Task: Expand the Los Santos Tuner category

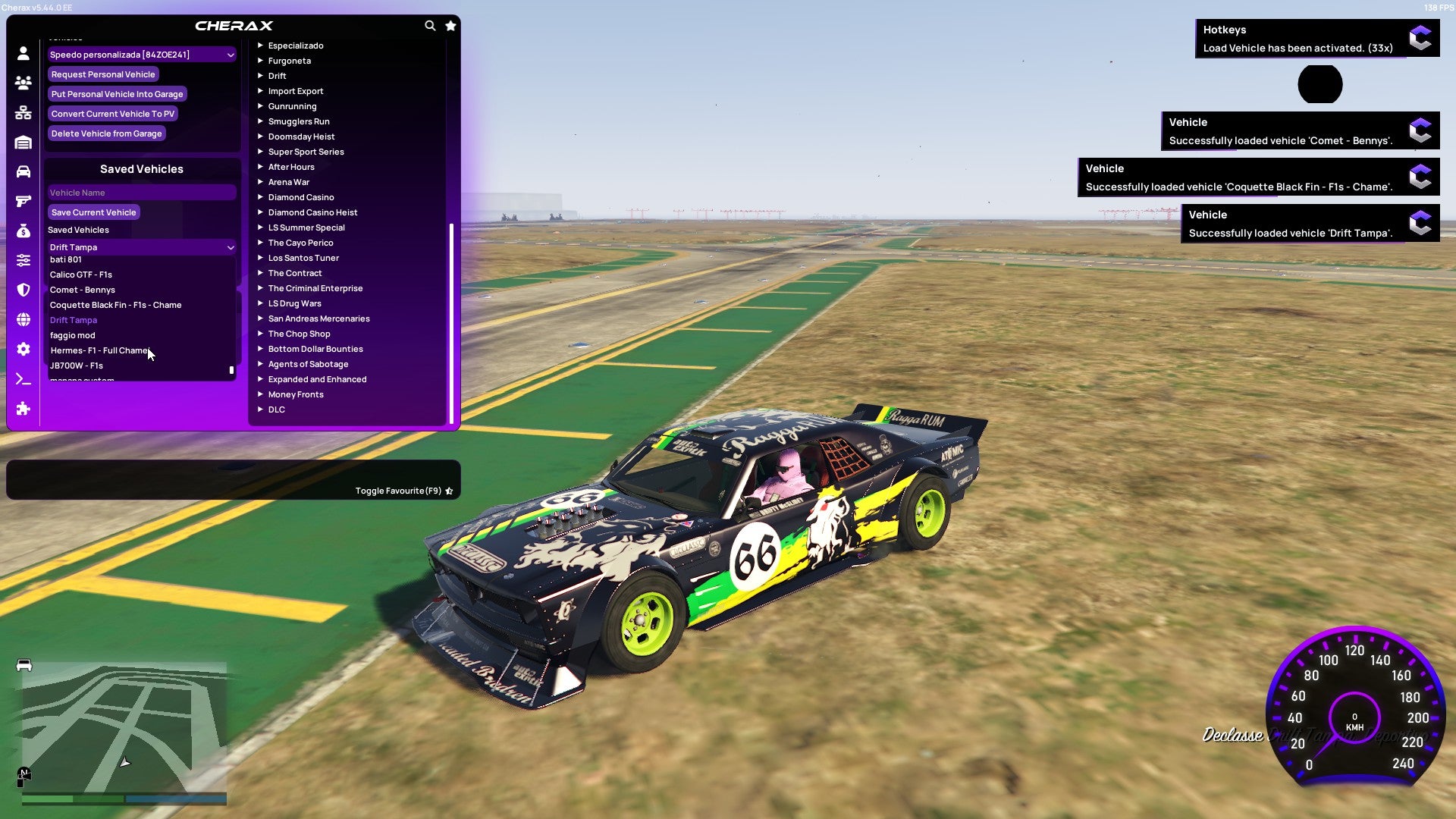Action: point(303,258)
